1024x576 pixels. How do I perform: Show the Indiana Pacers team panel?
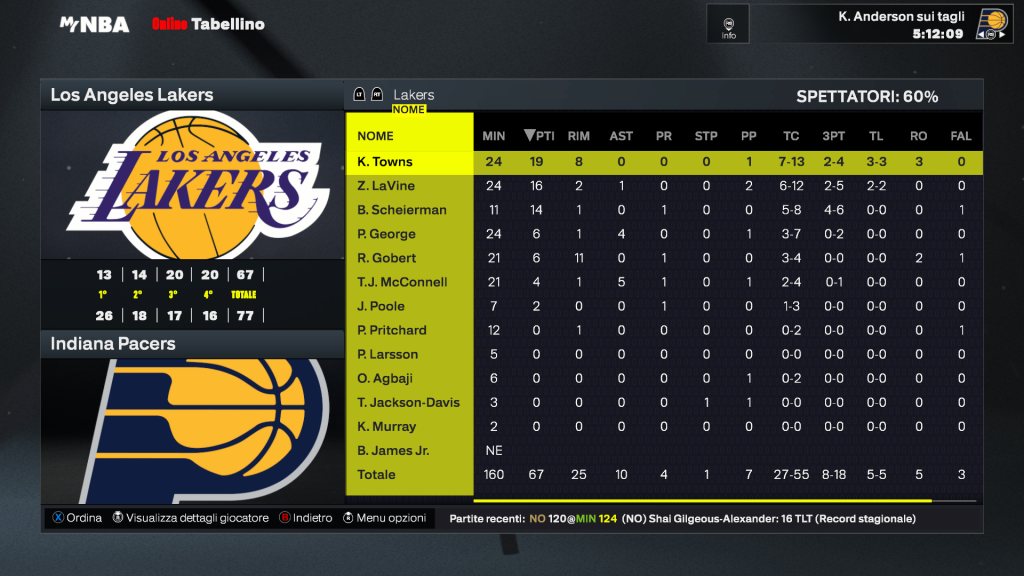(x=113, y=344)
